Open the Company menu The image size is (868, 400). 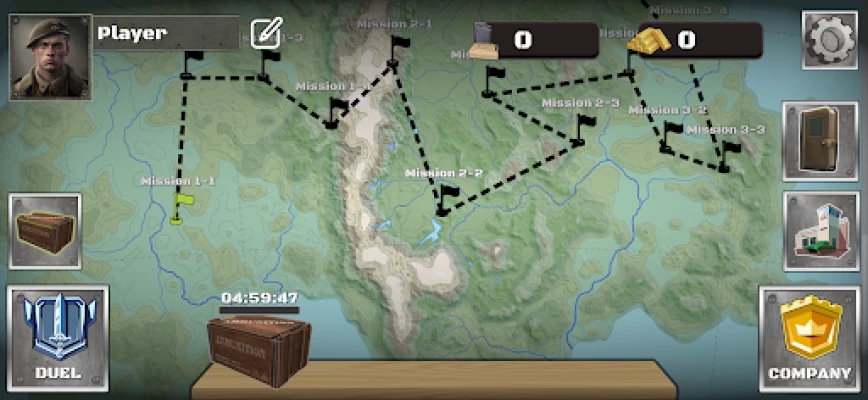point(809,338)
